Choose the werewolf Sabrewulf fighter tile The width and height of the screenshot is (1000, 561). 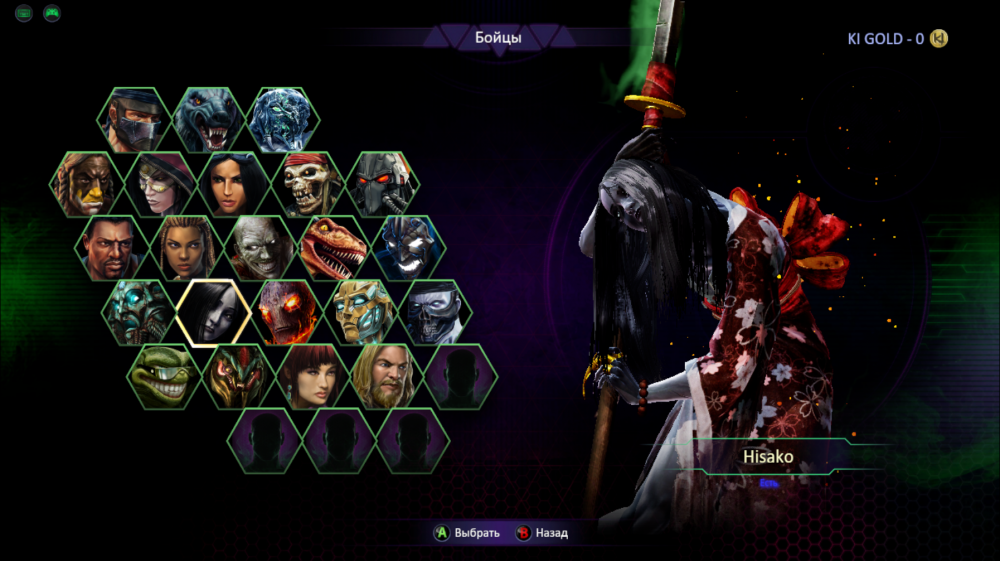[x=209, y=120]
